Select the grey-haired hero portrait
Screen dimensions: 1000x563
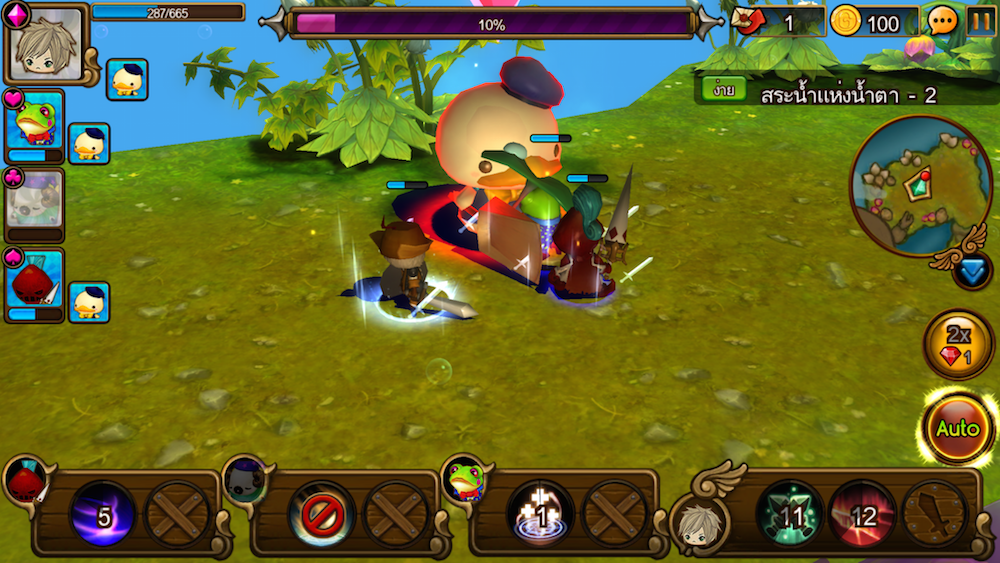tap(45, 43)
